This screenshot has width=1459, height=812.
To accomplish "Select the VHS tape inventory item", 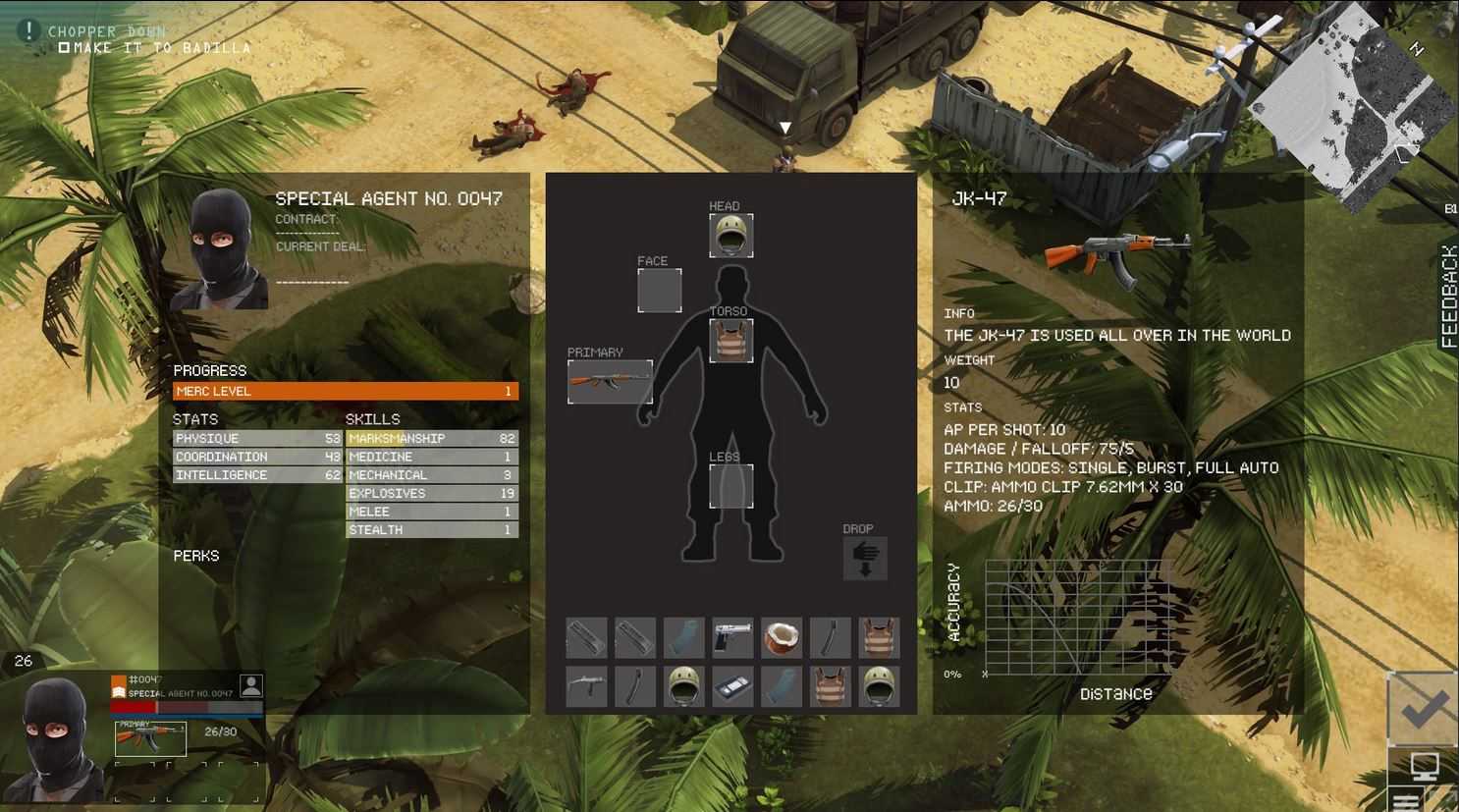I will click(x=732, y=687).
